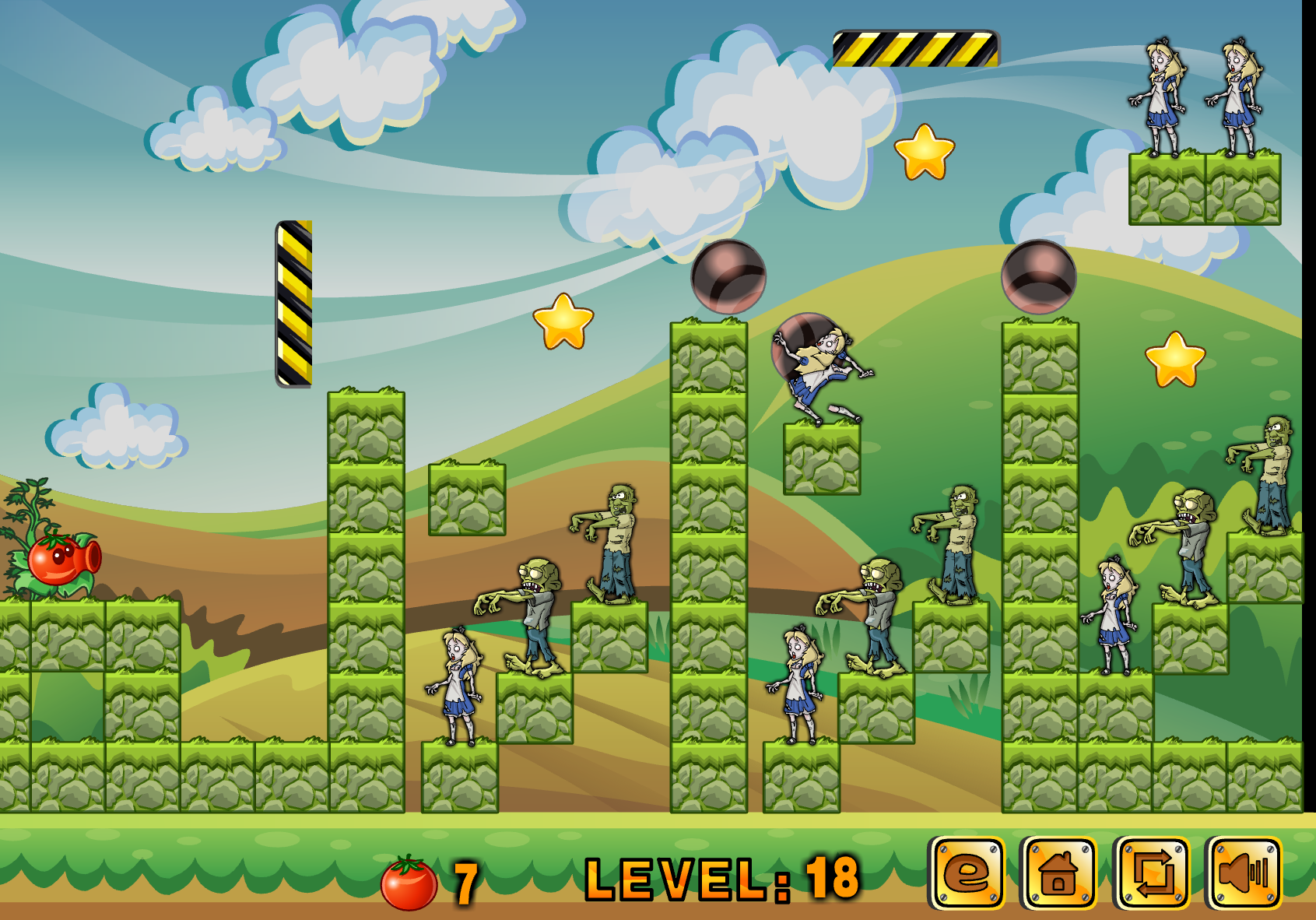The image size is (1316, 920).
Task: Toggle the sound speaker button
Action: pos(1243,873)
